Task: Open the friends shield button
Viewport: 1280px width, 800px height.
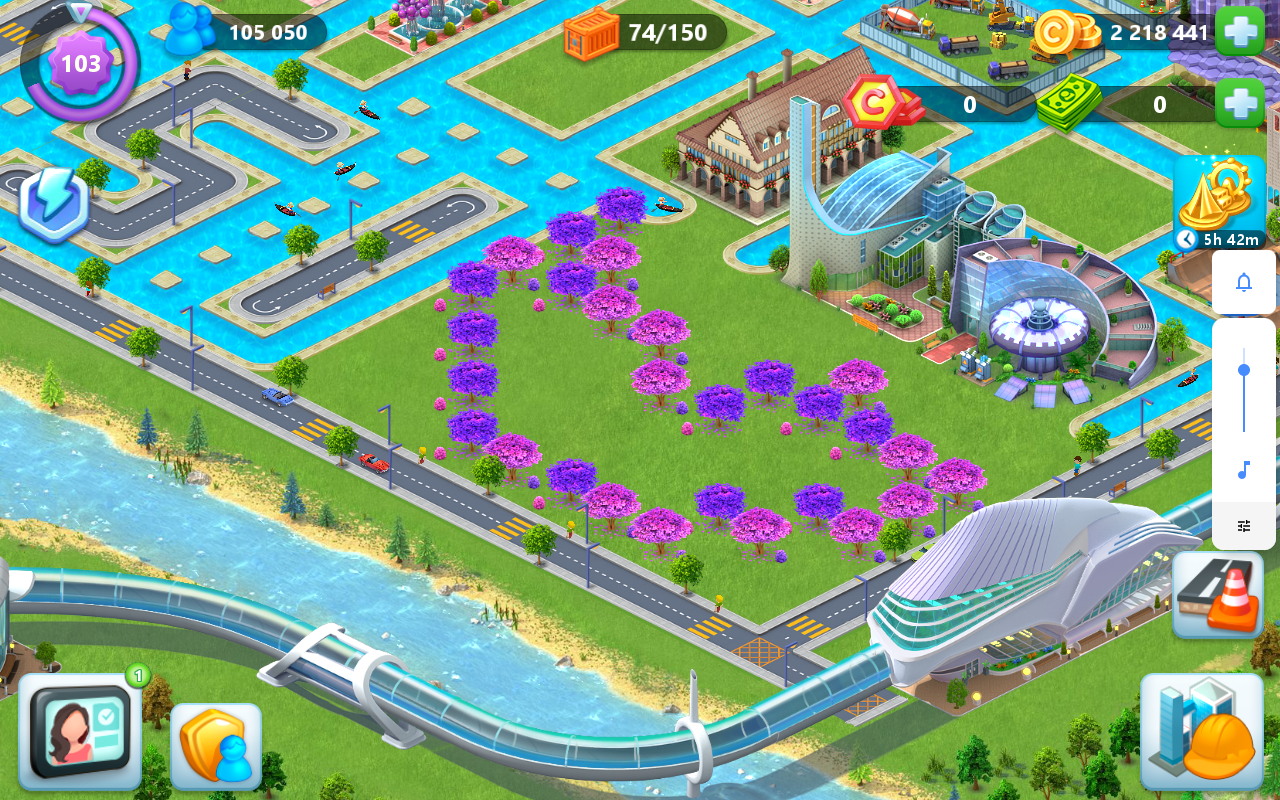Action: tap(216, 746)
